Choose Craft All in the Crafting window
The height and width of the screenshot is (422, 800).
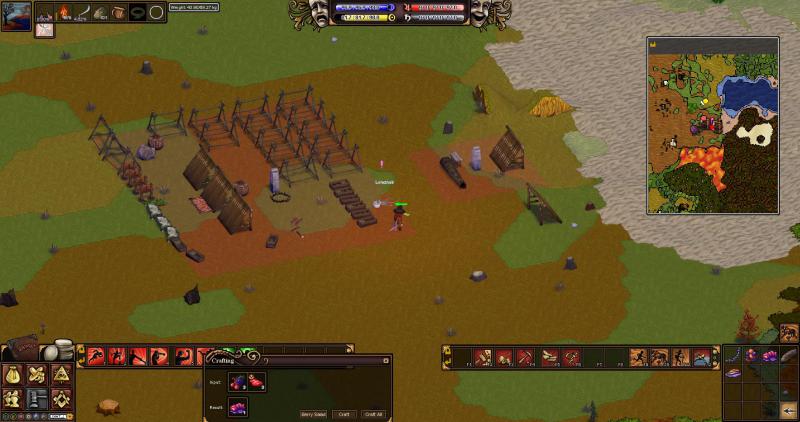coord(374,413)
